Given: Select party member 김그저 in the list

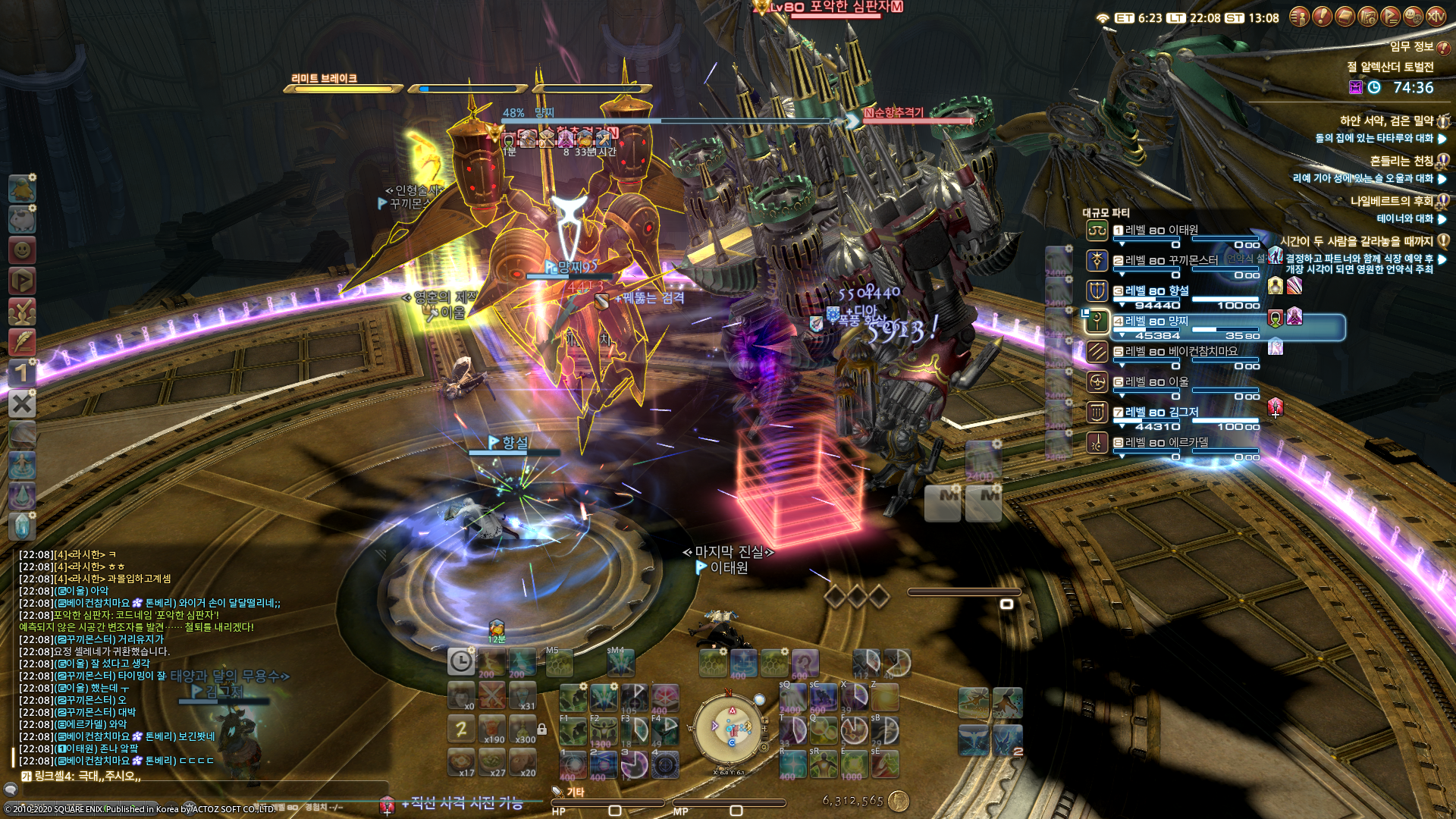Looking at the screenshot, I should point(1162,412).
